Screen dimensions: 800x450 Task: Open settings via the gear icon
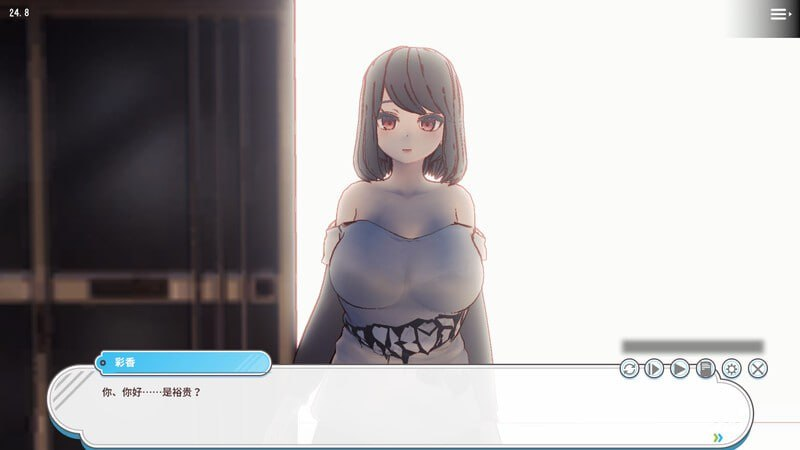click(732, 369)
